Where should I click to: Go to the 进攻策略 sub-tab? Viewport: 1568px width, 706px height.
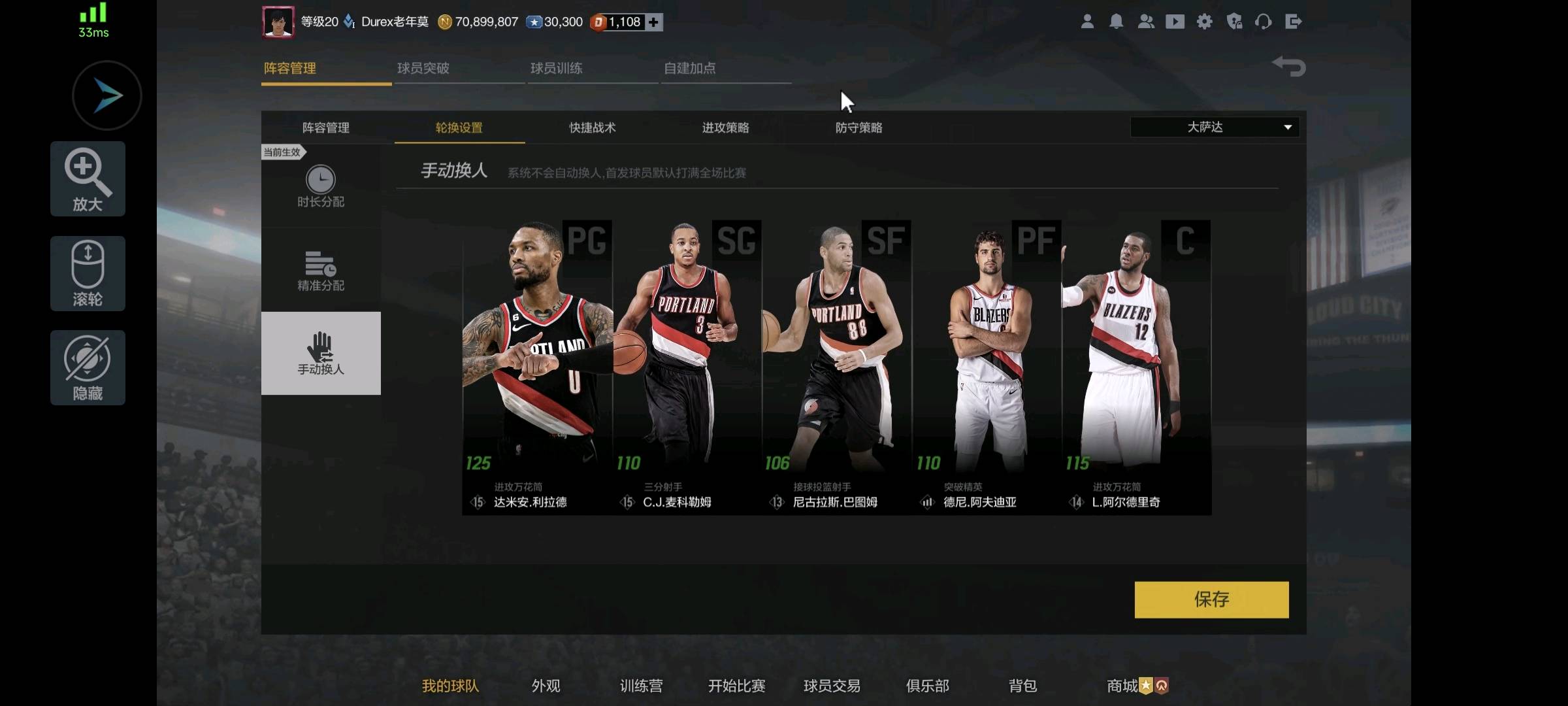(x=726, y=127)
